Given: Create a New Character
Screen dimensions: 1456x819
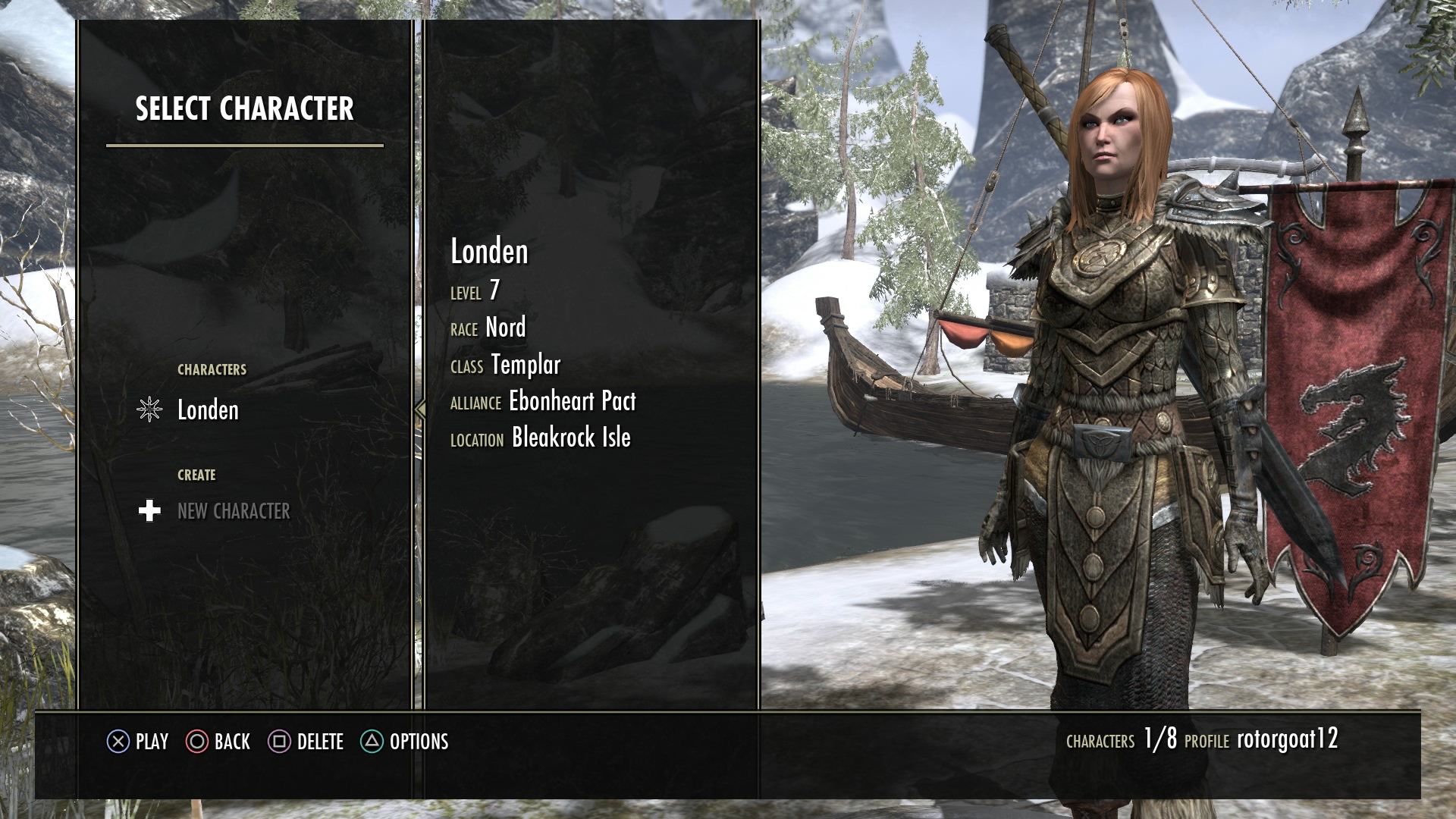Looking at the screenshot, I should tap(233, 511).
